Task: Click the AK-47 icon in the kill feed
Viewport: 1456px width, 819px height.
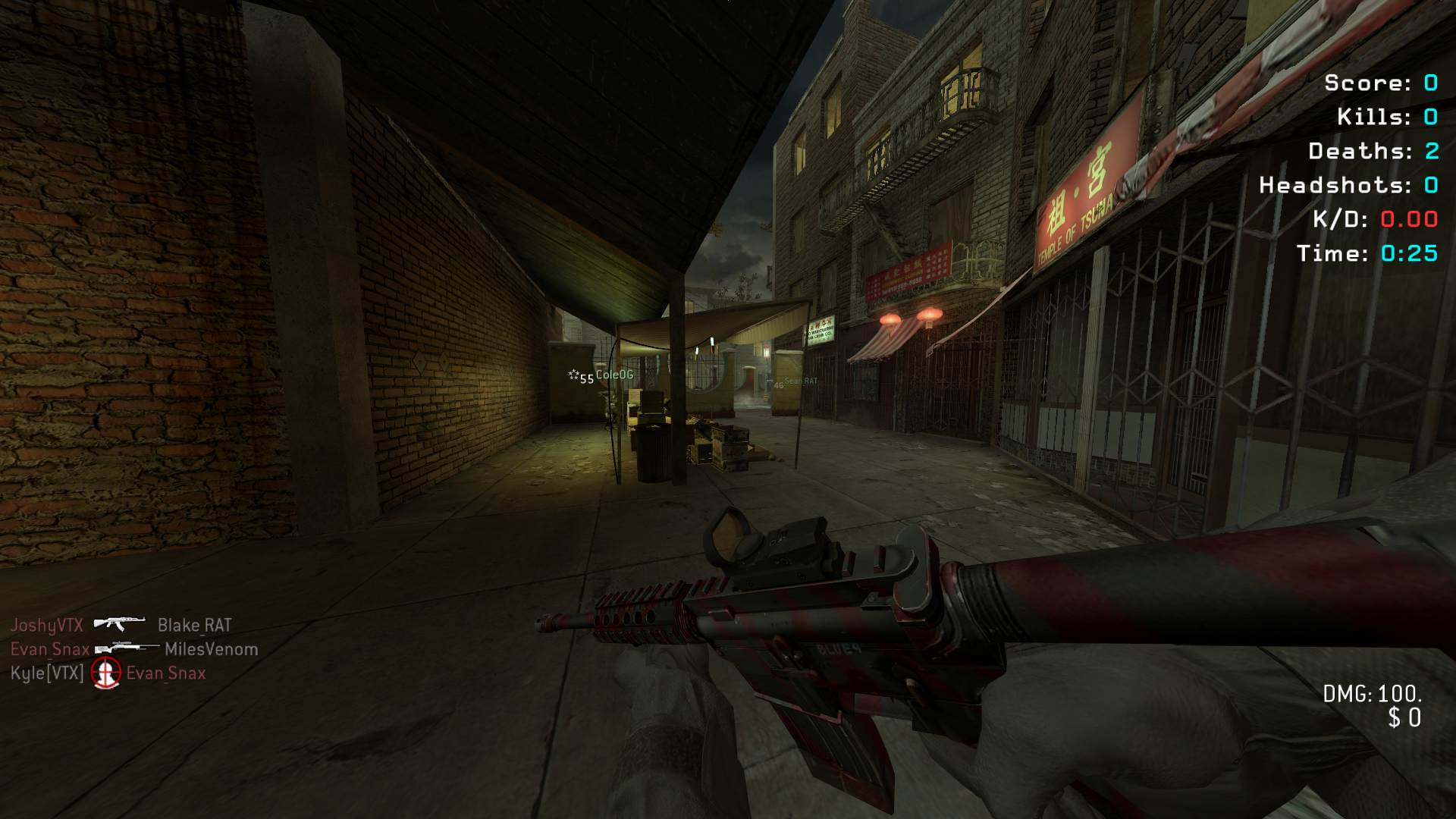Action: click(120, 624)
